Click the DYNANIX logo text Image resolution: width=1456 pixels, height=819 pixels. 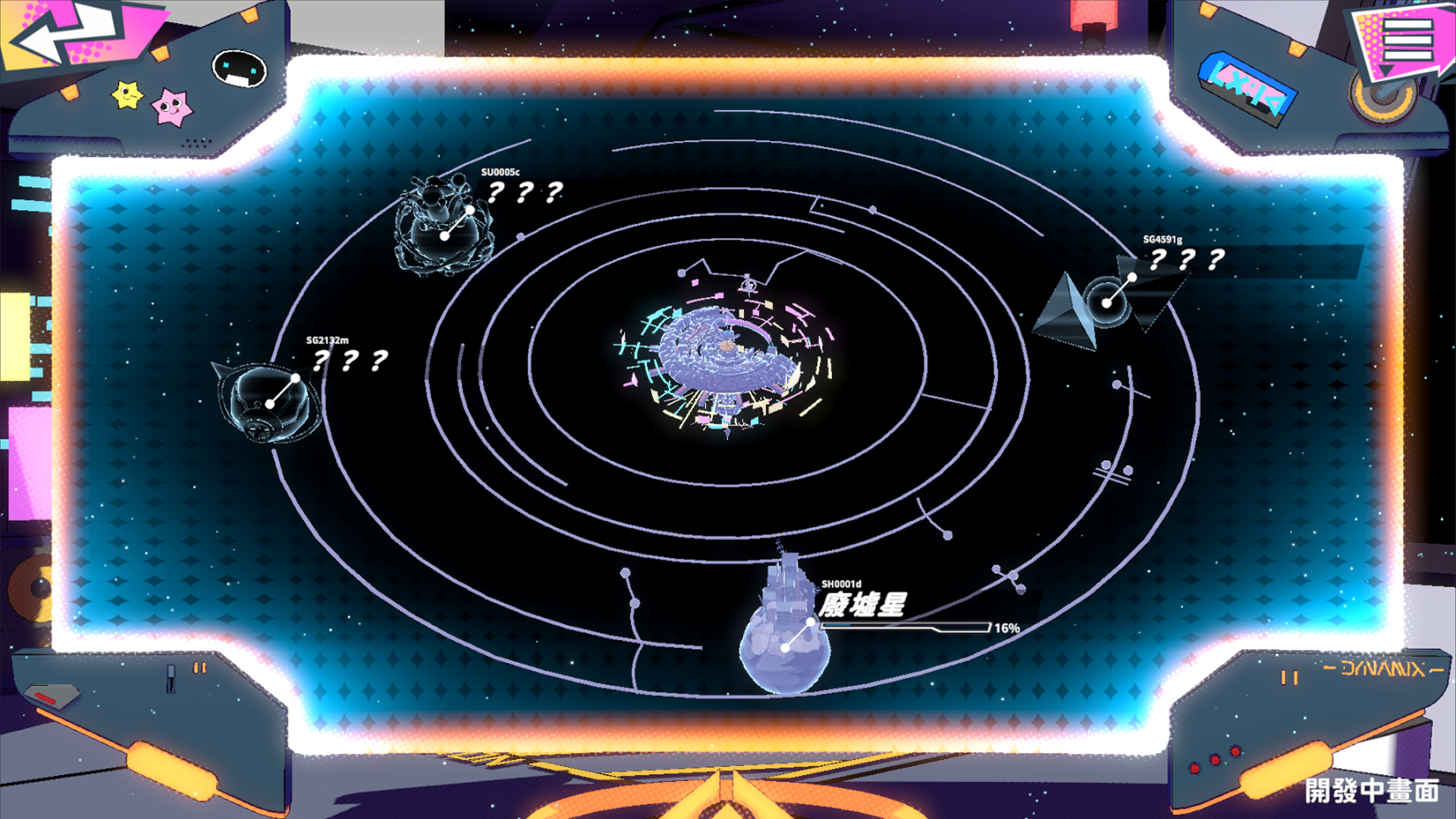pyautogui.click(x=1369, y=670)
